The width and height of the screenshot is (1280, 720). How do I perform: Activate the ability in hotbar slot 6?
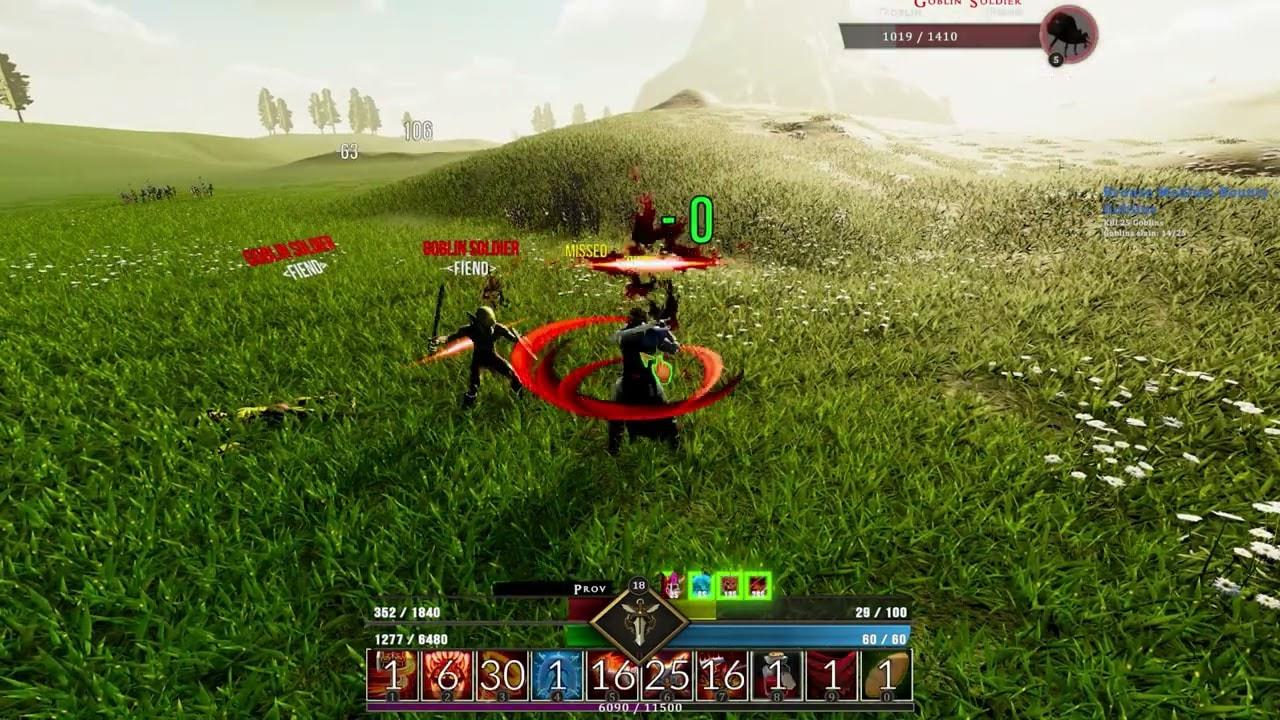[x=667, y=676]
